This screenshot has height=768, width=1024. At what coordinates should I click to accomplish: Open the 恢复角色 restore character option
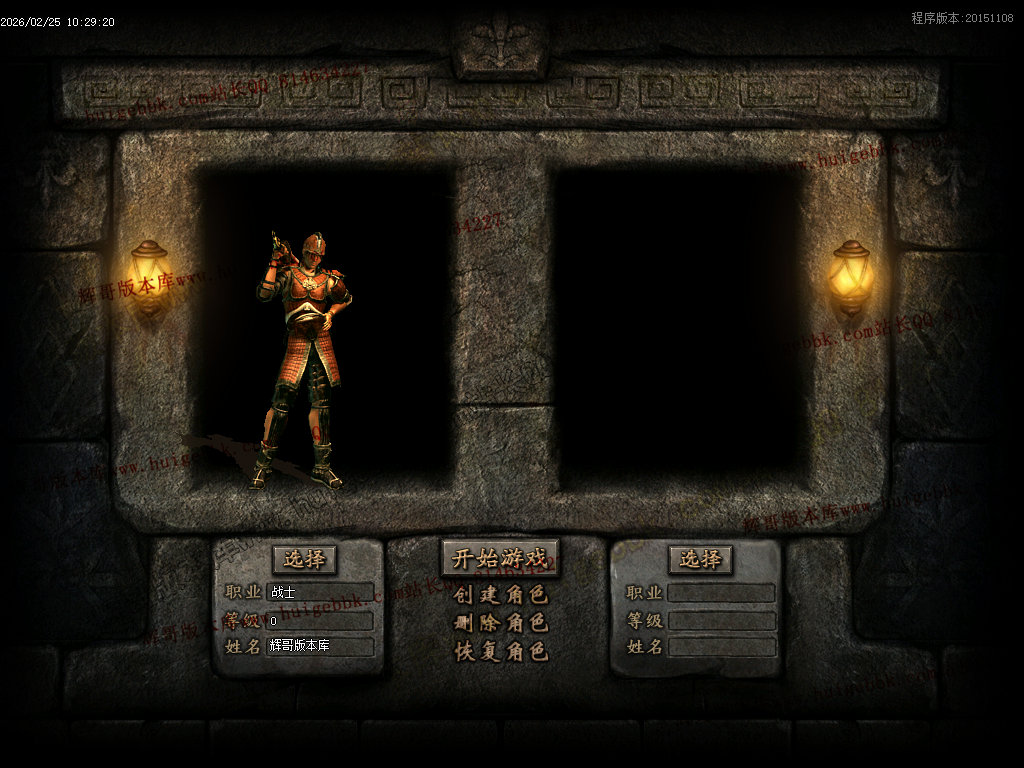pyautogui.click(x=500, y=651)
